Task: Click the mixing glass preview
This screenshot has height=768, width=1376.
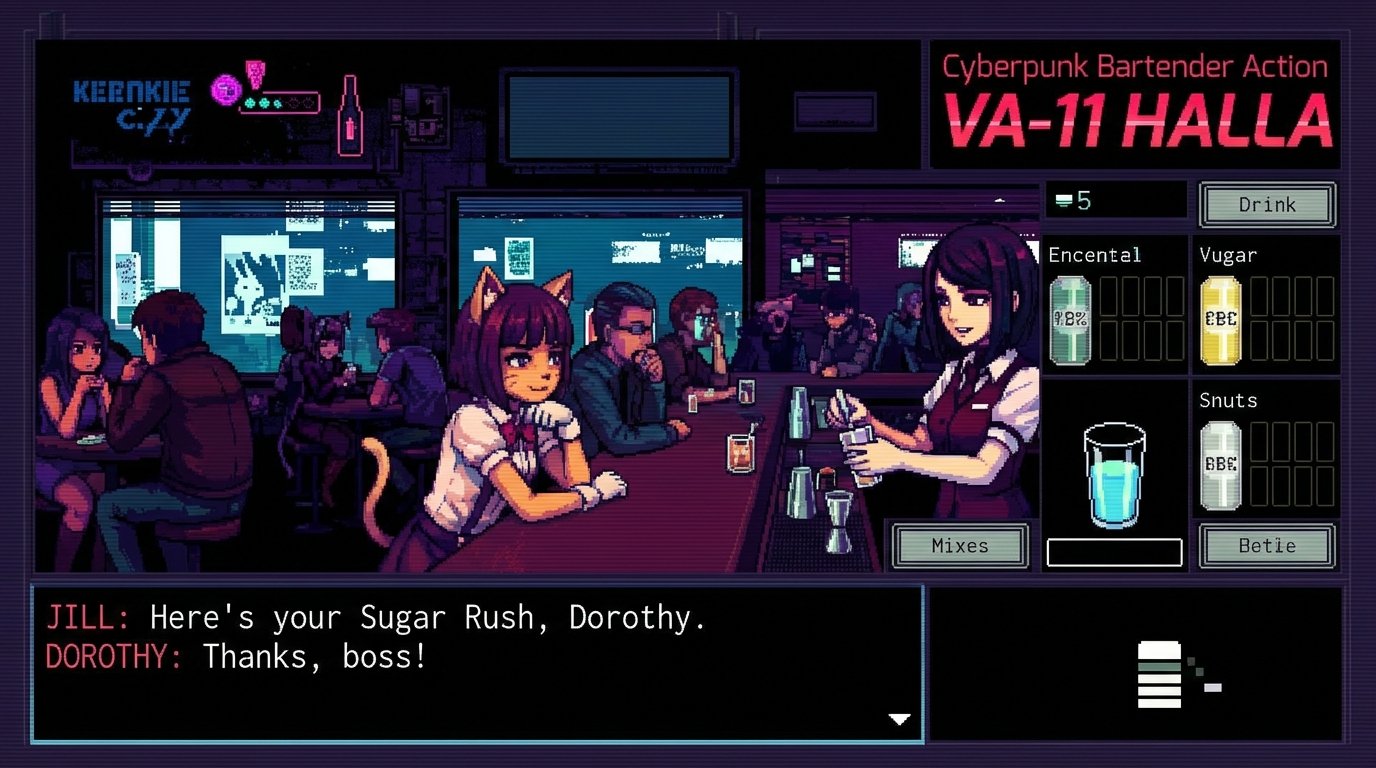Action: pos(1114,470)
